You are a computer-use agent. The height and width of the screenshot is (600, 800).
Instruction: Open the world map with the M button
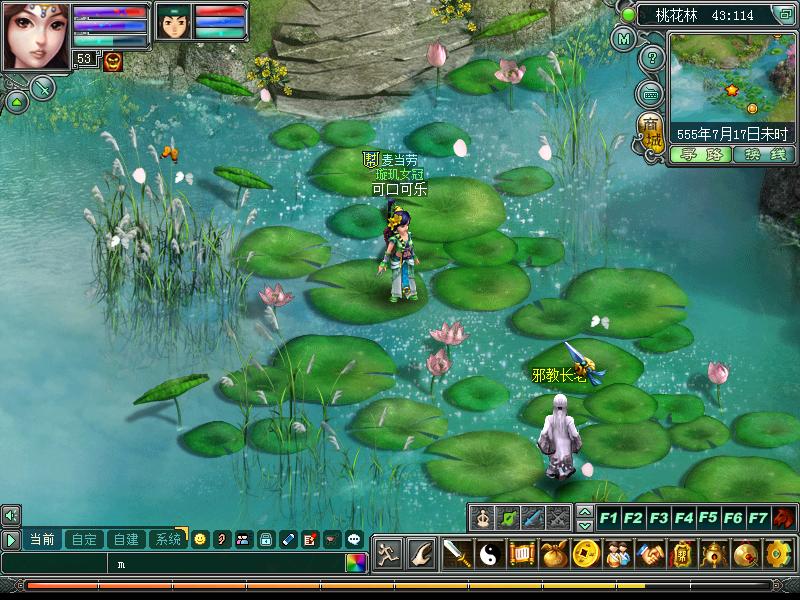pyautogui.click(x=624, y=40)
